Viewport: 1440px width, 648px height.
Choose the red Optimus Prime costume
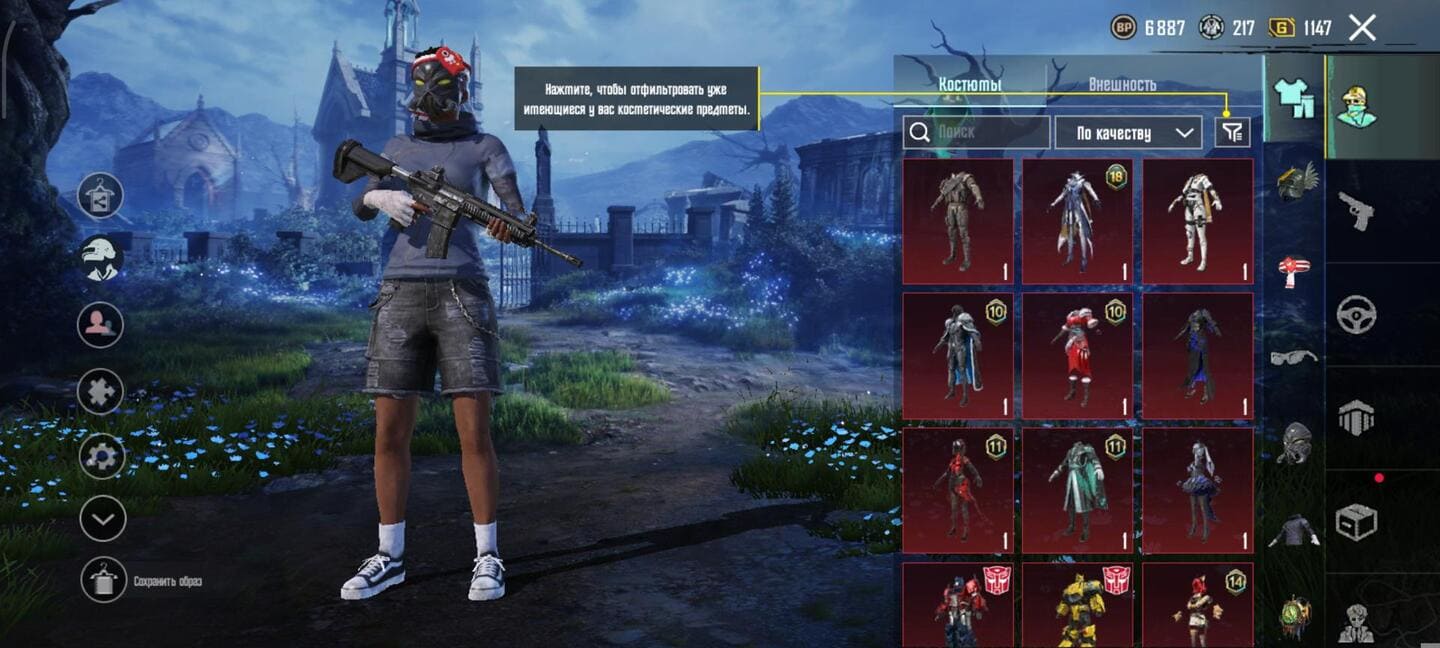coord(958,605)
